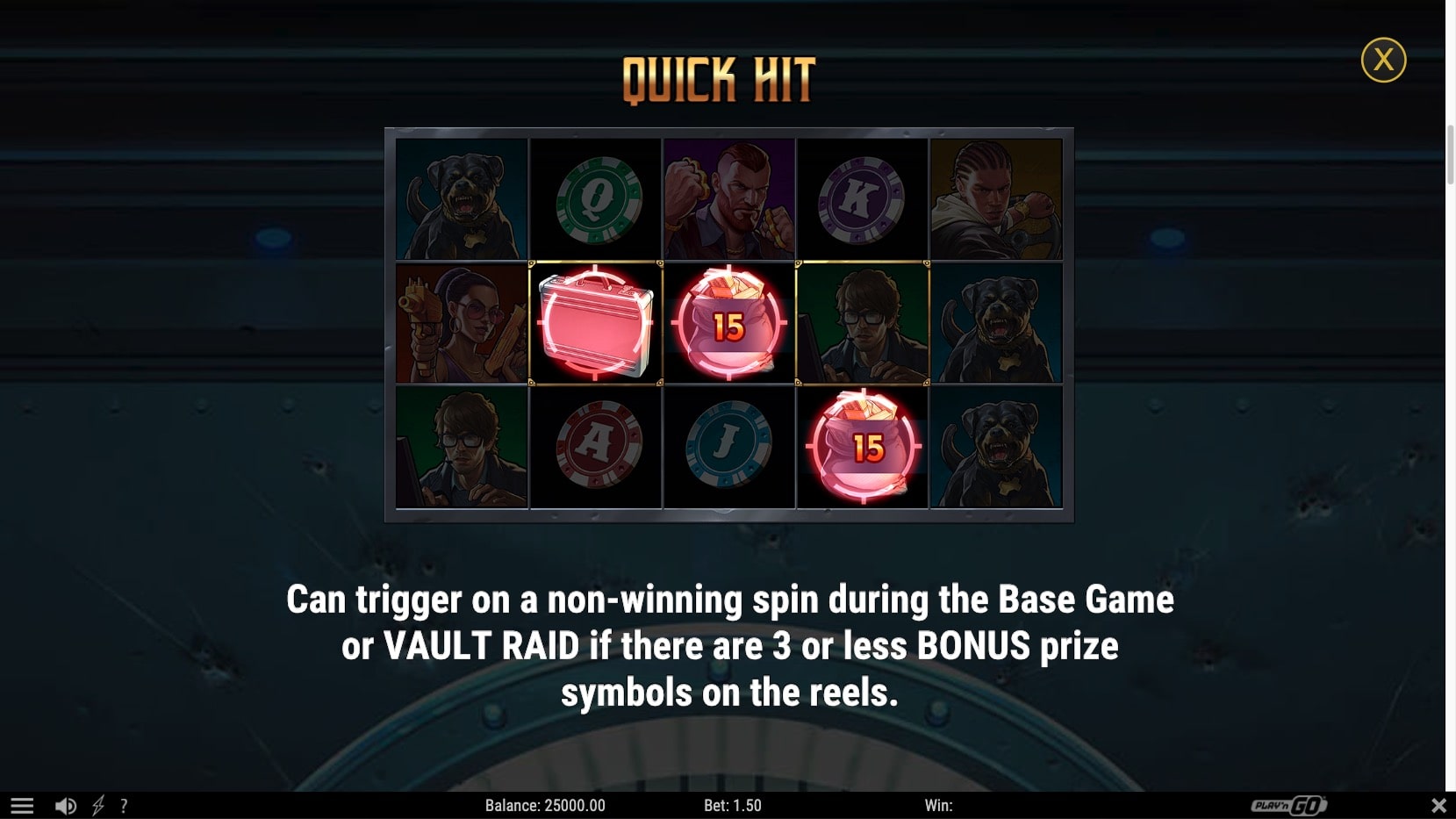This screenshot has width=1456, height=819.
Task: Click the red-haired brawler character symbol
Action: tap(729, 198)
